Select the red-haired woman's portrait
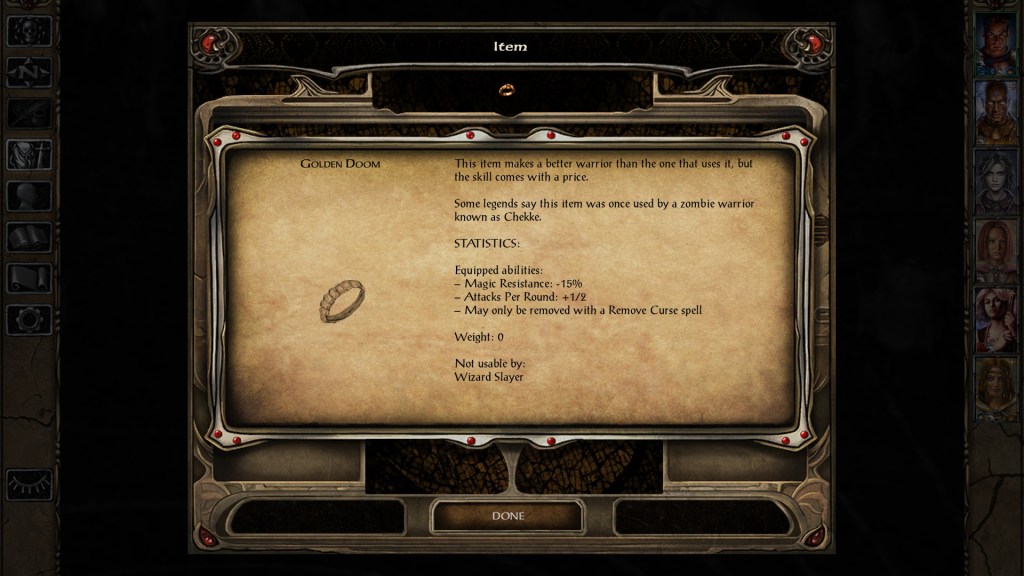The width and height of the screenshot is (1024, 576). pos(995,250)
